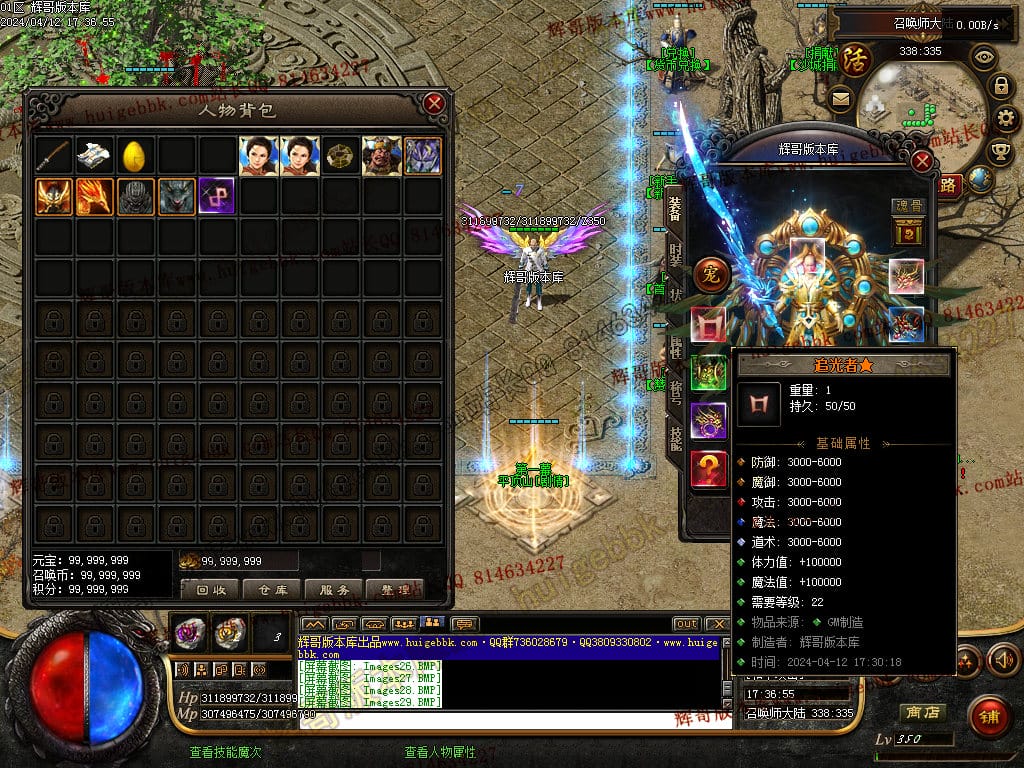Open the 仓库 warehouse

coord(273,589)
